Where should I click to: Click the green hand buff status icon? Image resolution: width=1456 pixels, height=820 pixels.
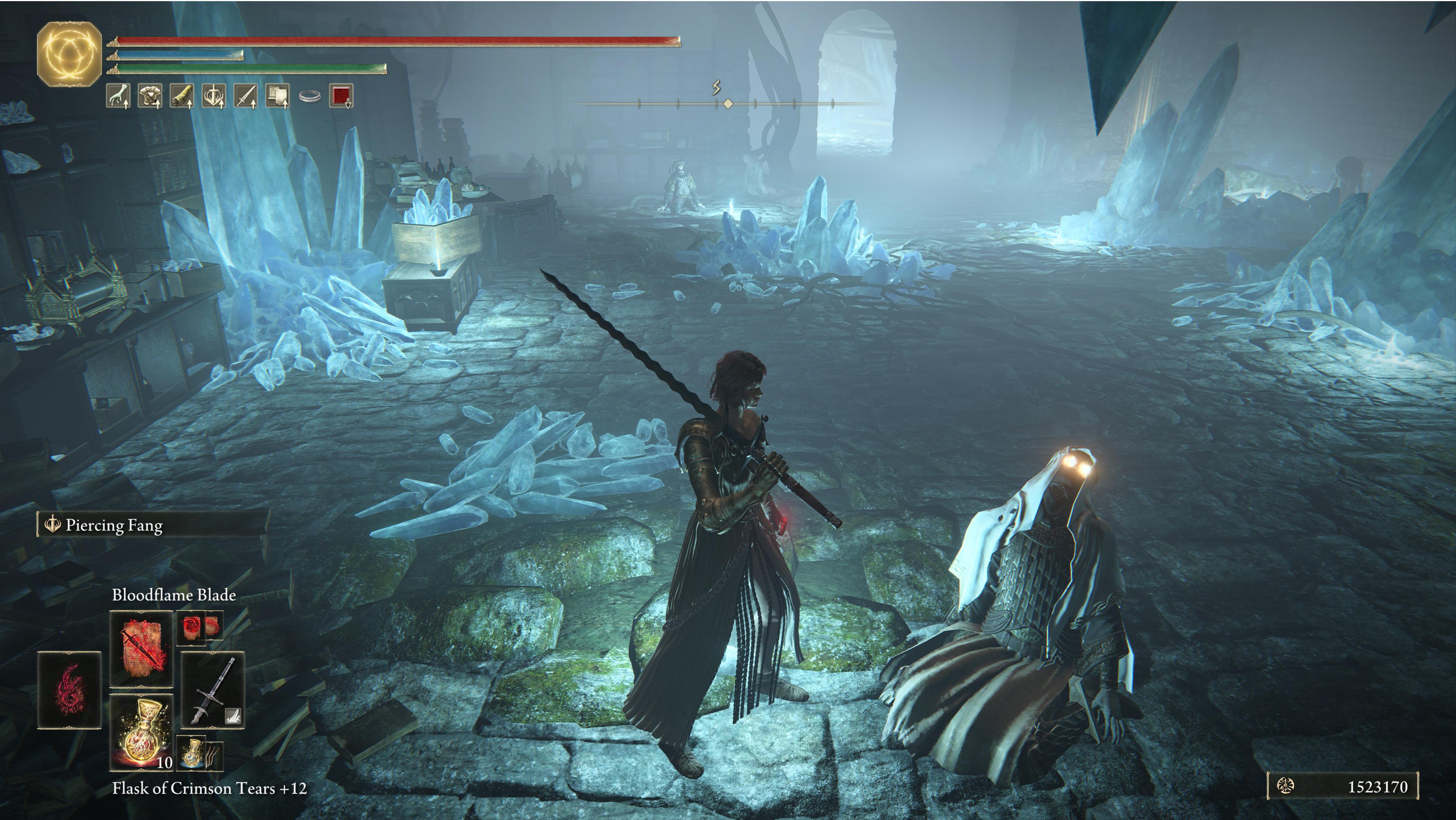point(118,96)
